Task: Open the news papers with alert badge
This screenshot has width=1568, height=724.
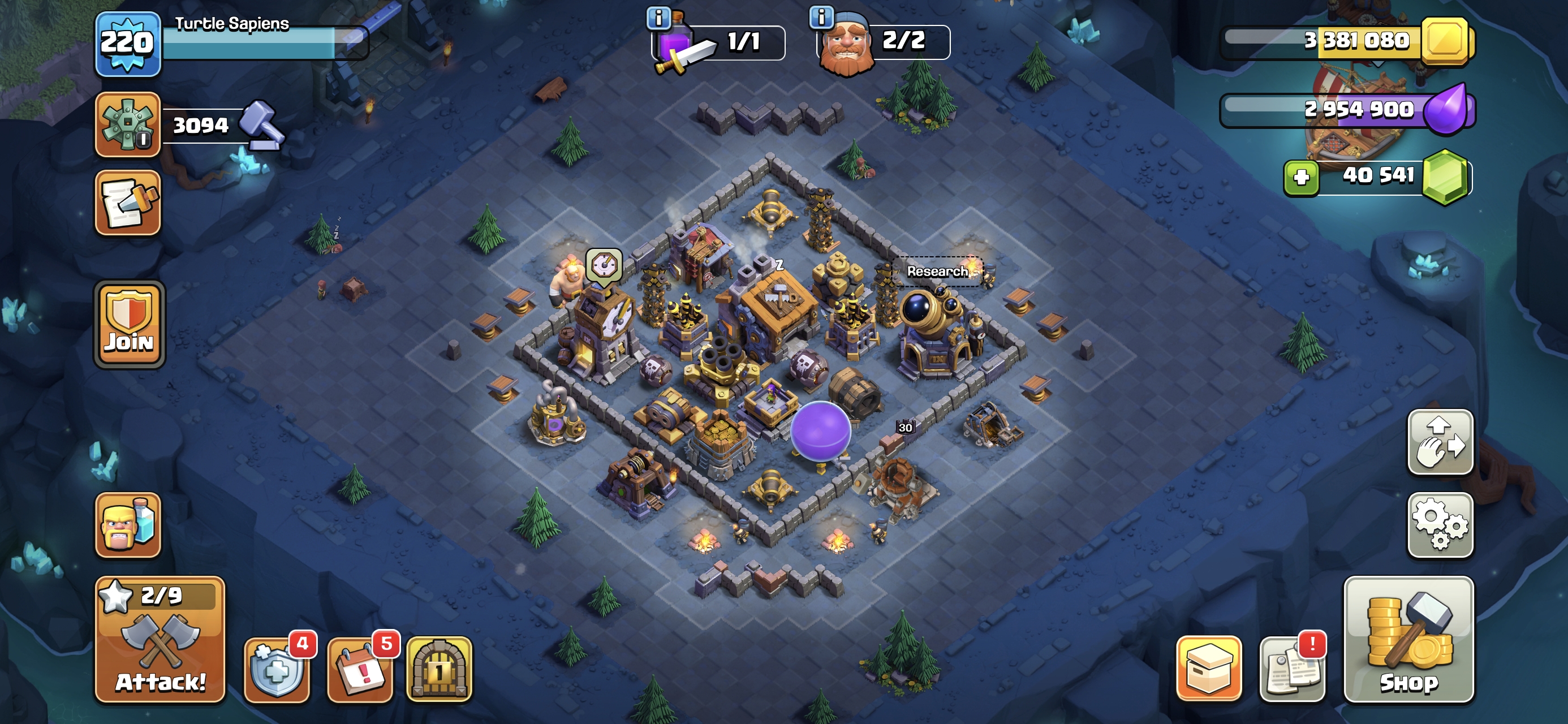Action: (x=1291, y=670)
